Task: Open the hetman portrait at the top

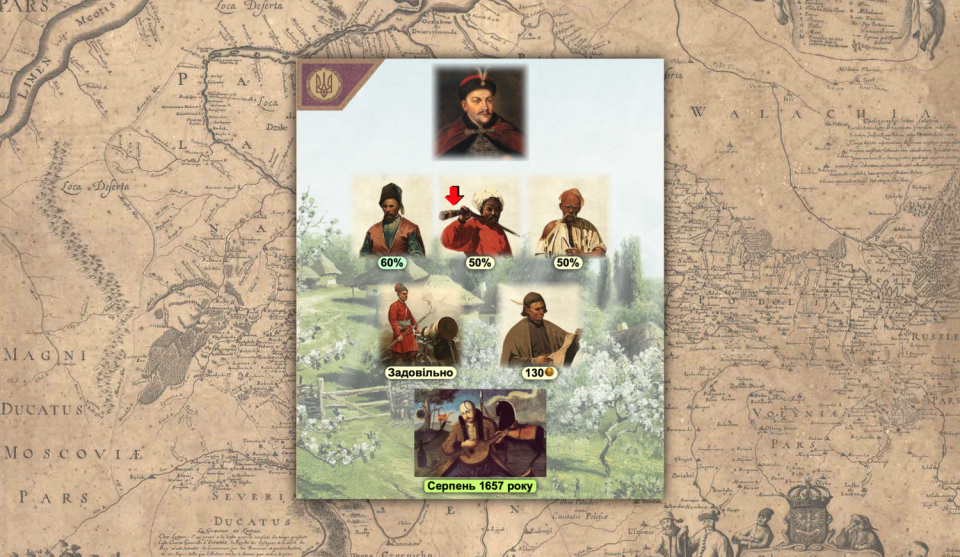Action: (x=480, y=112)
